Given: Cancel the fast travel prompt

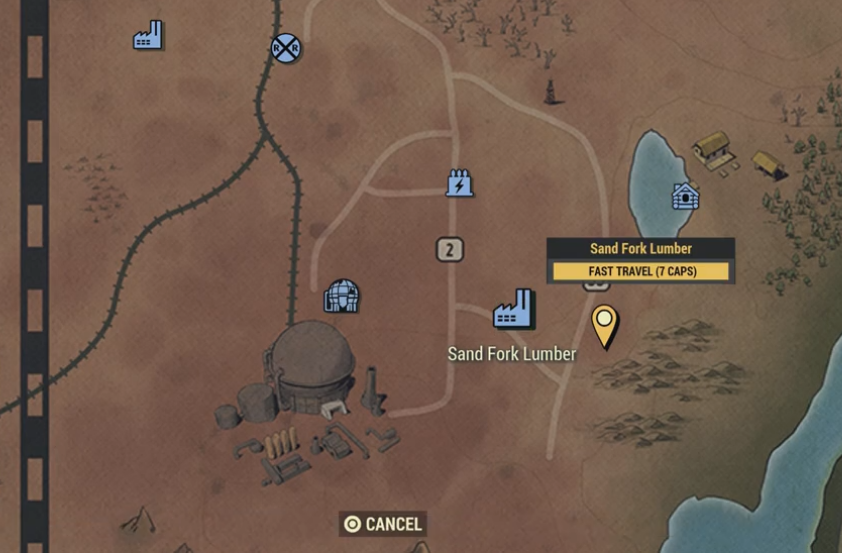Looking at the screenshot, I should [x=382, y=524].
